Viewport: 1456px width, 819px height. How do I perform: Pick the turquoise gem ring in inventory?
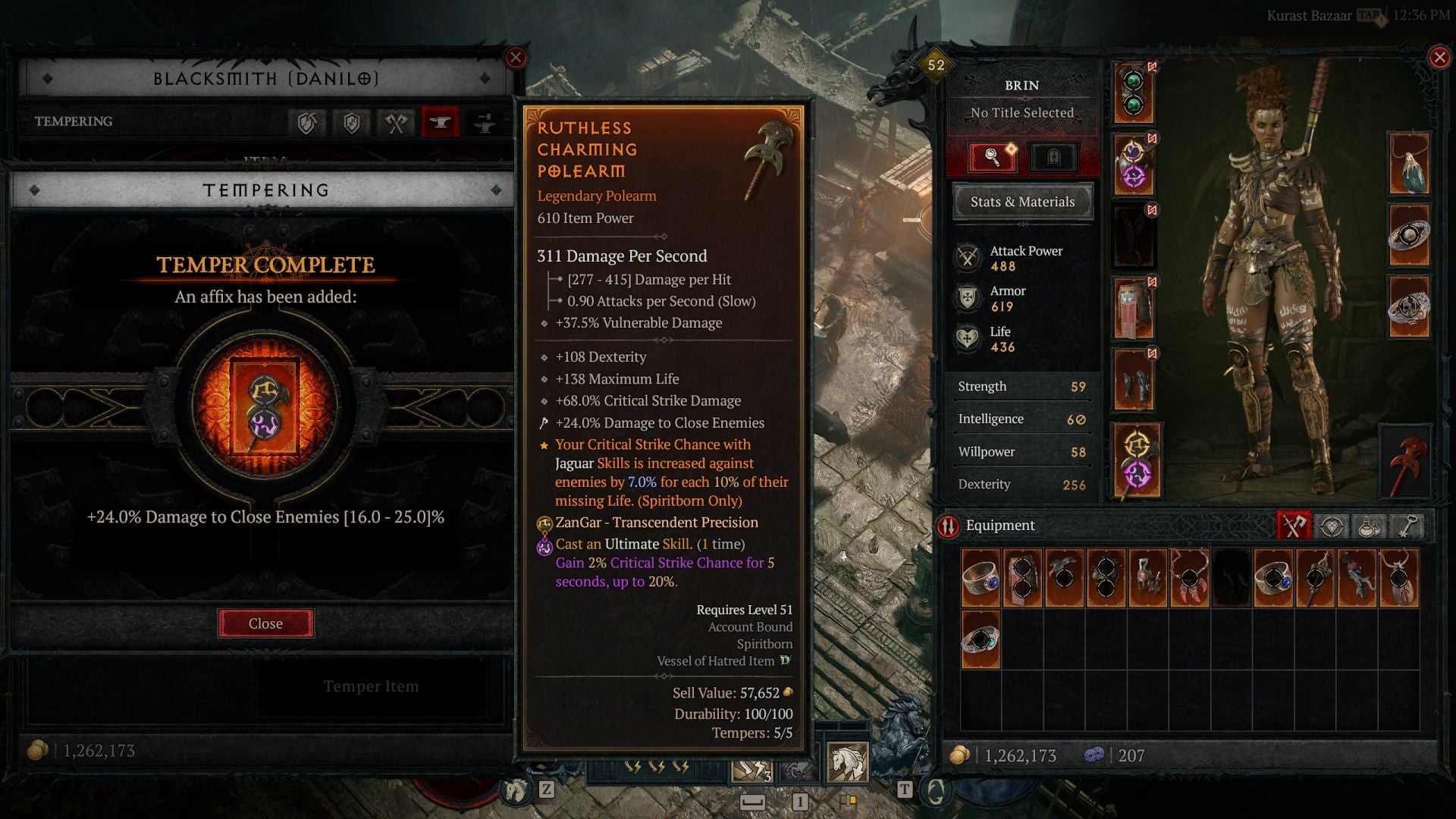pos(981,640)
